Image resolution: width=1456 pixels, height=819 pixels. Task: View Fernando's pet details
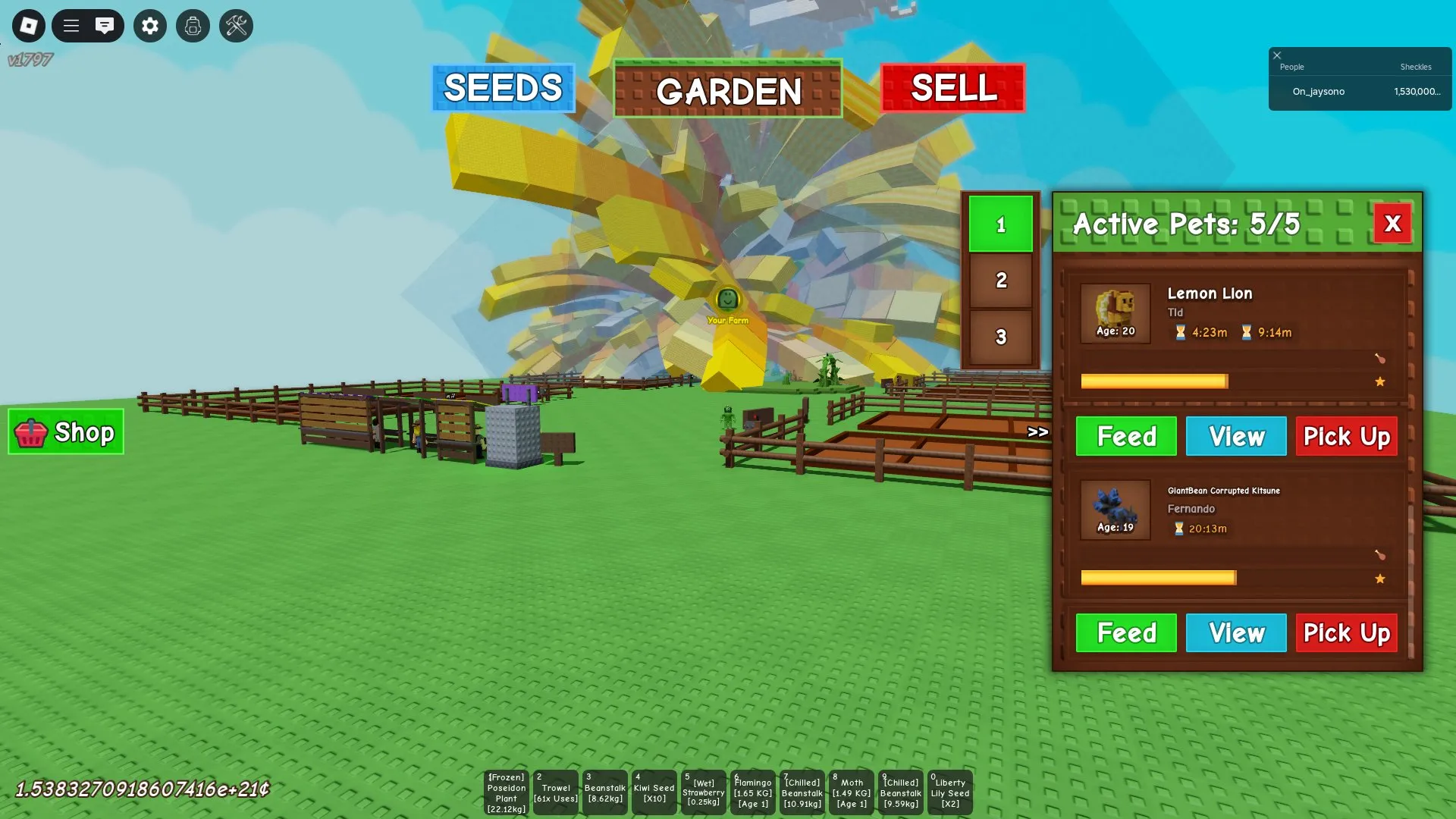tap(1235, 632)
